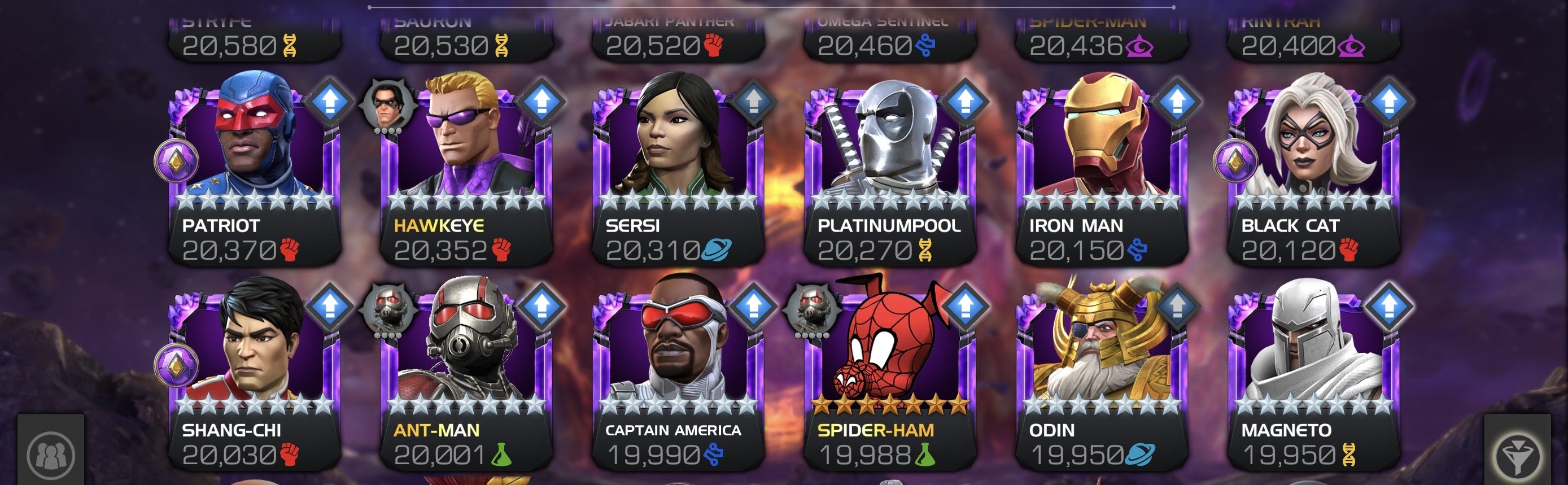Click the purple gem badge on Black Cat
1568x485 pixels.
(1235, 162)
